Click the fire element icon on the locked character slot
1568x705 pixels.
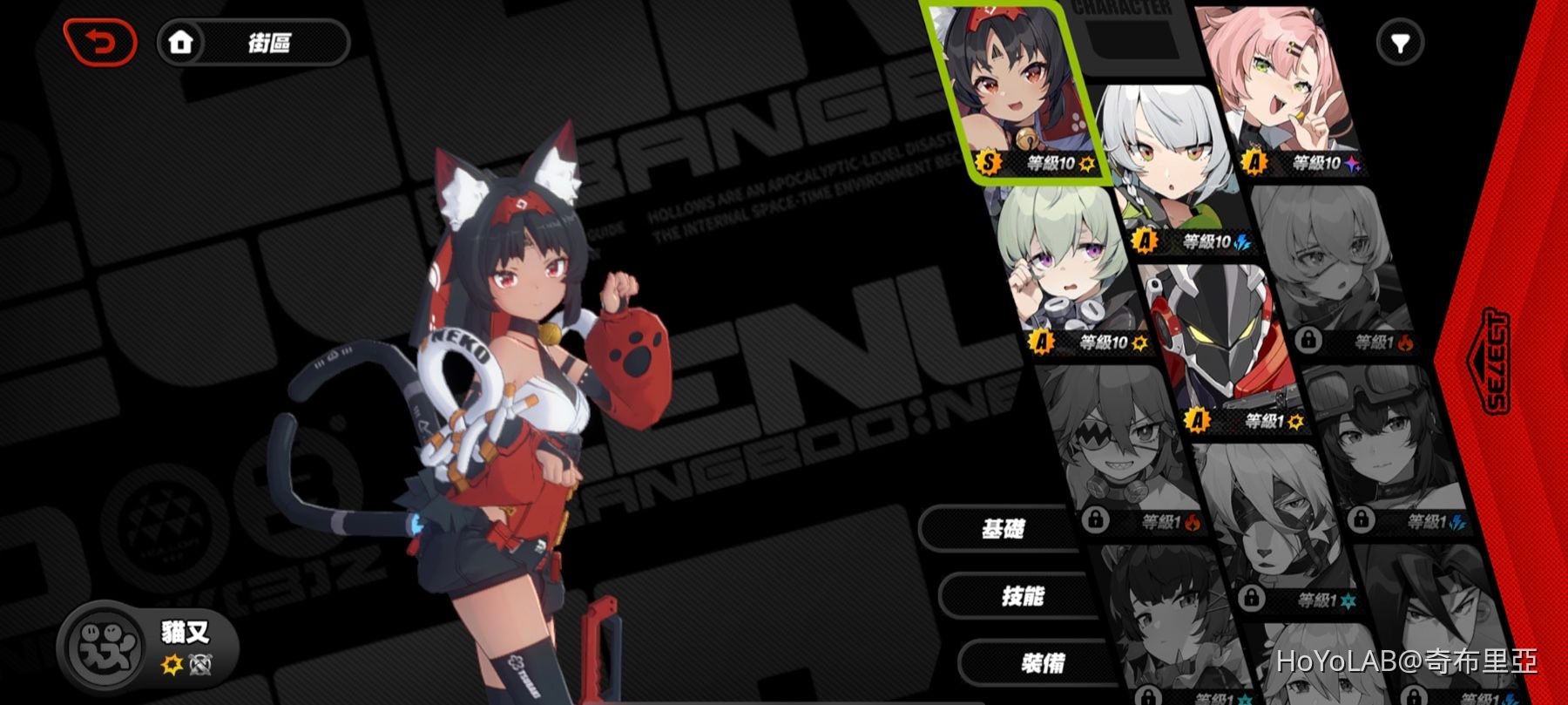click(x=1405, y=341)
